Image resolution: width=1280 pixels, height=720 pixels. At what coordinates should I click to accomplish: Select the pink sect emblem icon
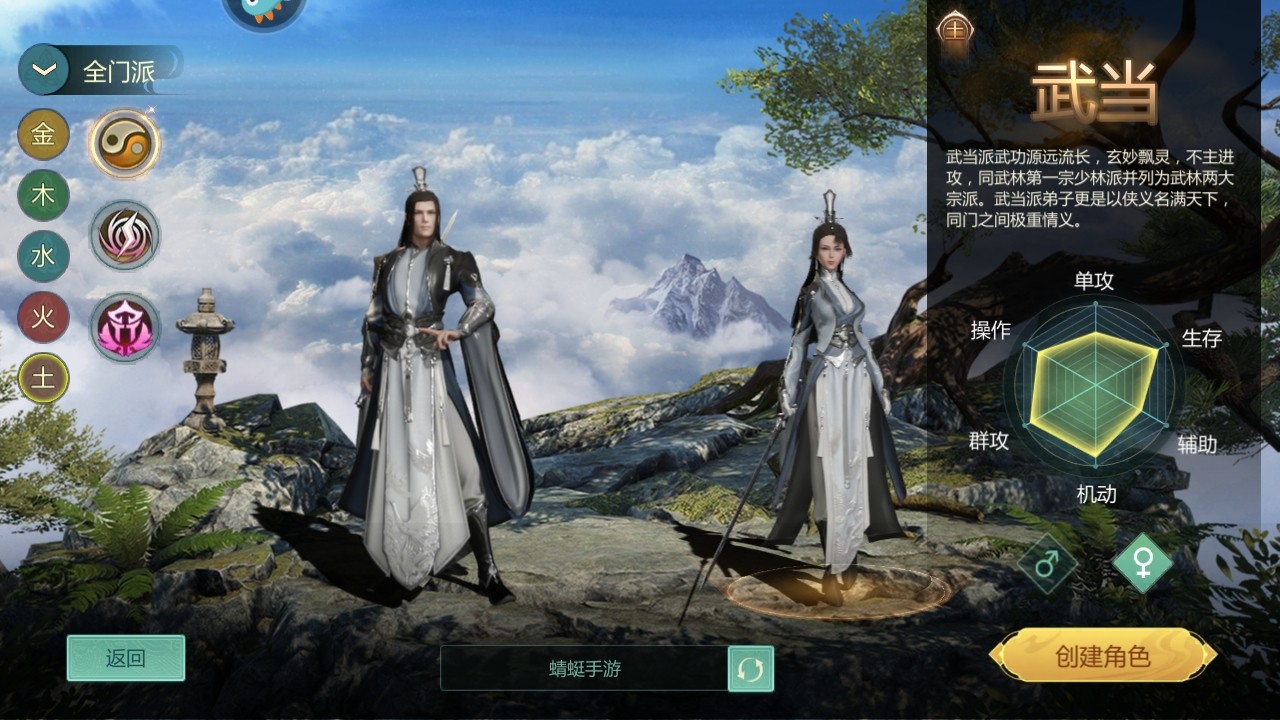124,328
